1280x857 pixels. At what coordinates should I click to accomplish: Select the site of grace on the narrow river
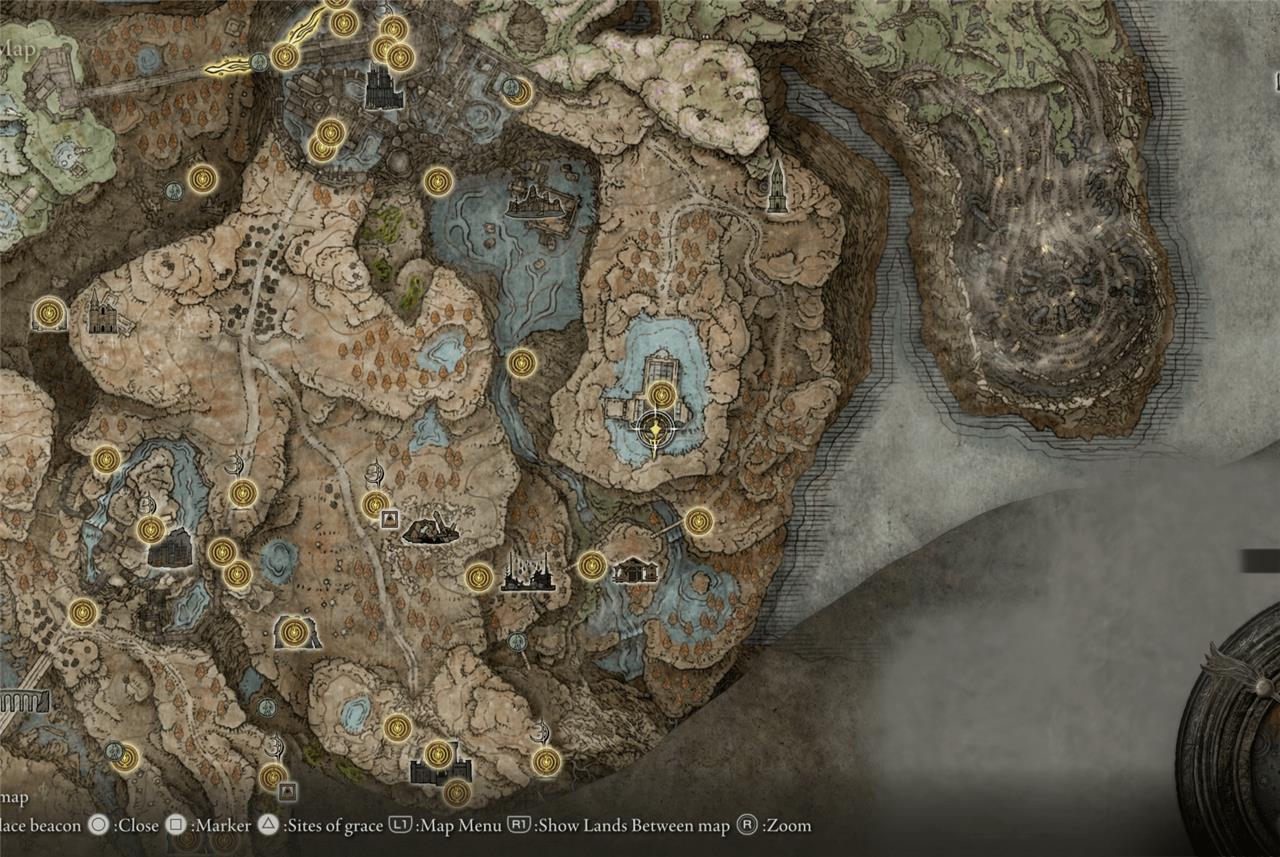(521, 363)
